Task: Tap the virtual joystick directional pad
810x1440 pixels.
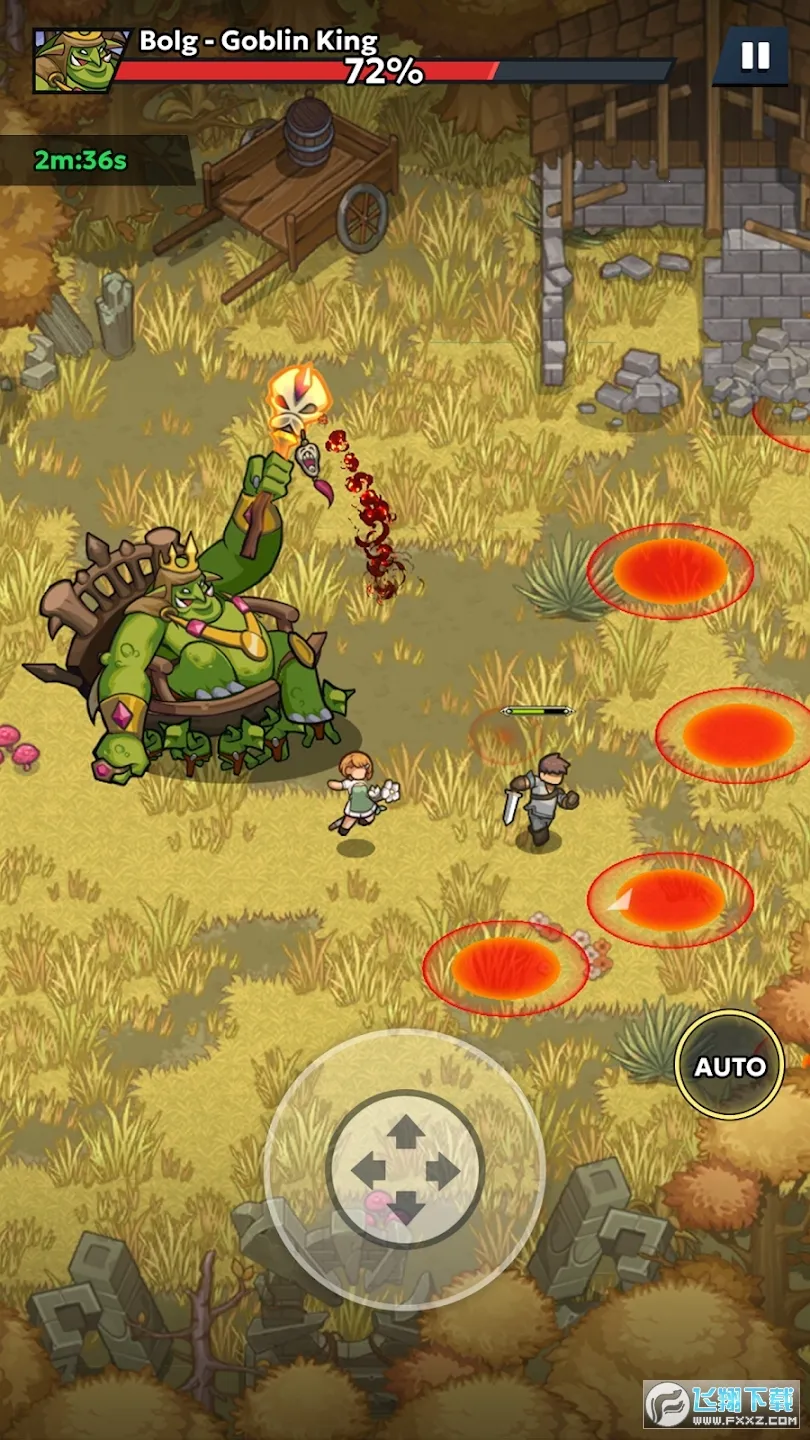Action: click(x=405, y=1169)
